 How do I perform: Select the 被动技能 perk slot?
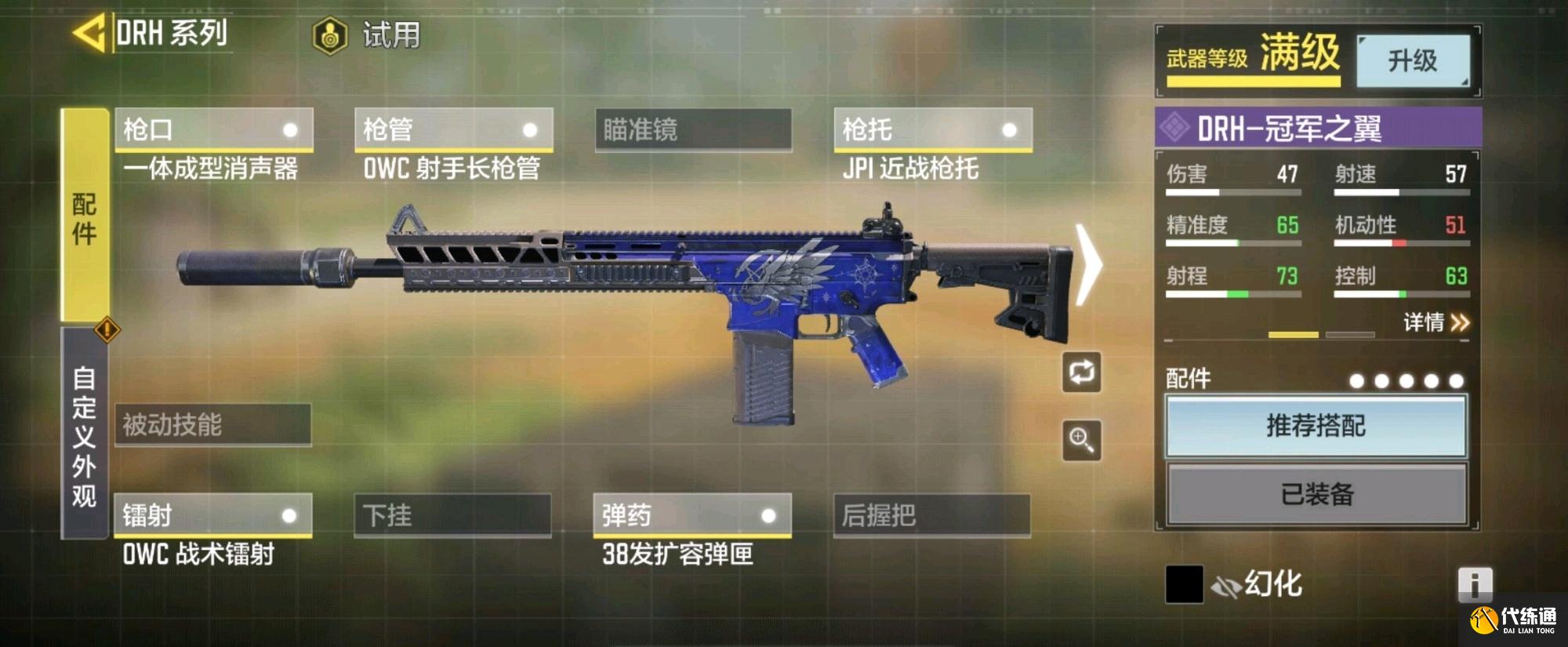coord(213,425)
